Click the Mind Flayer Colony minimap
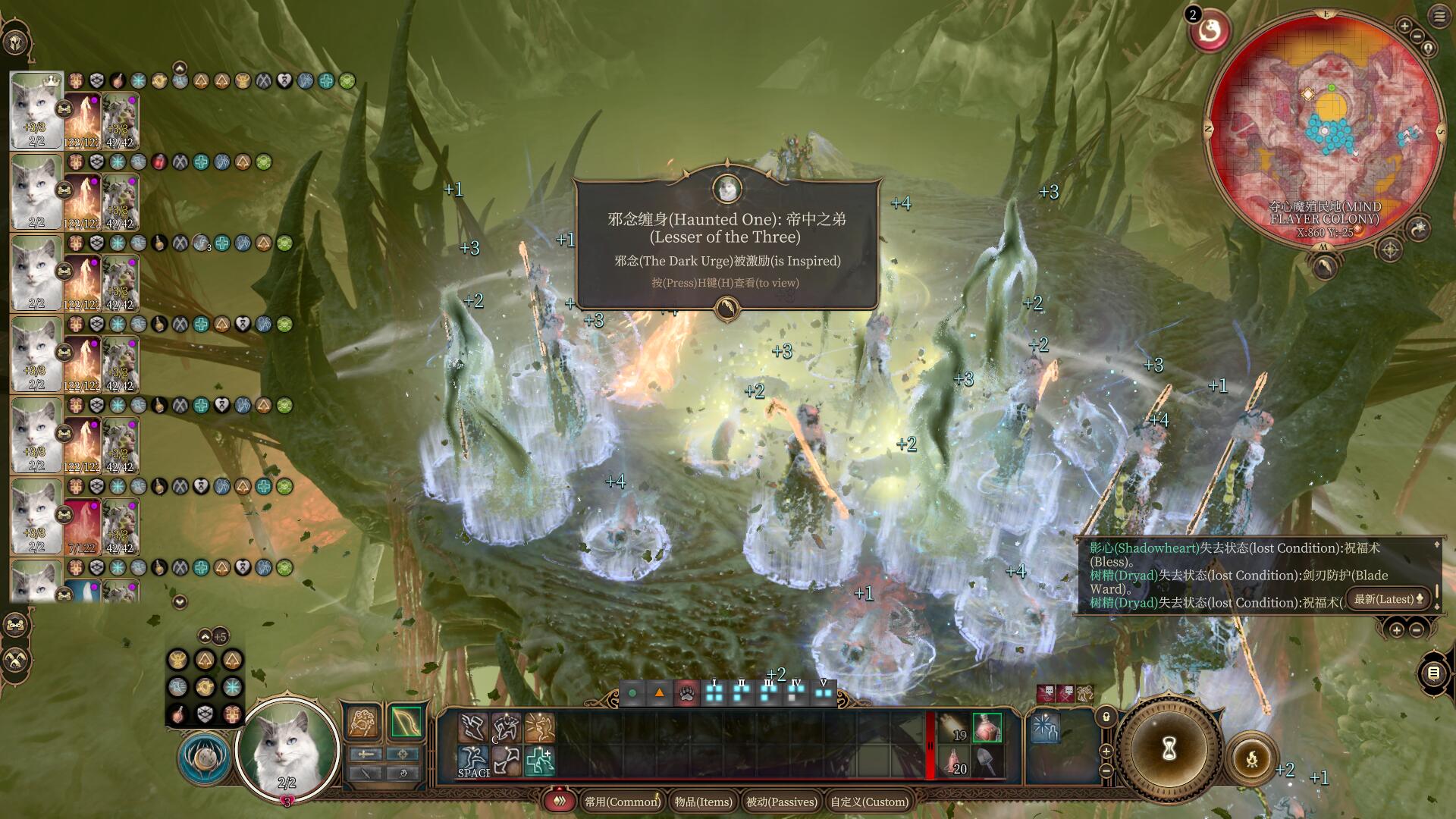The width and height of the screenshot is (1456, 819). pos(1325,129)
